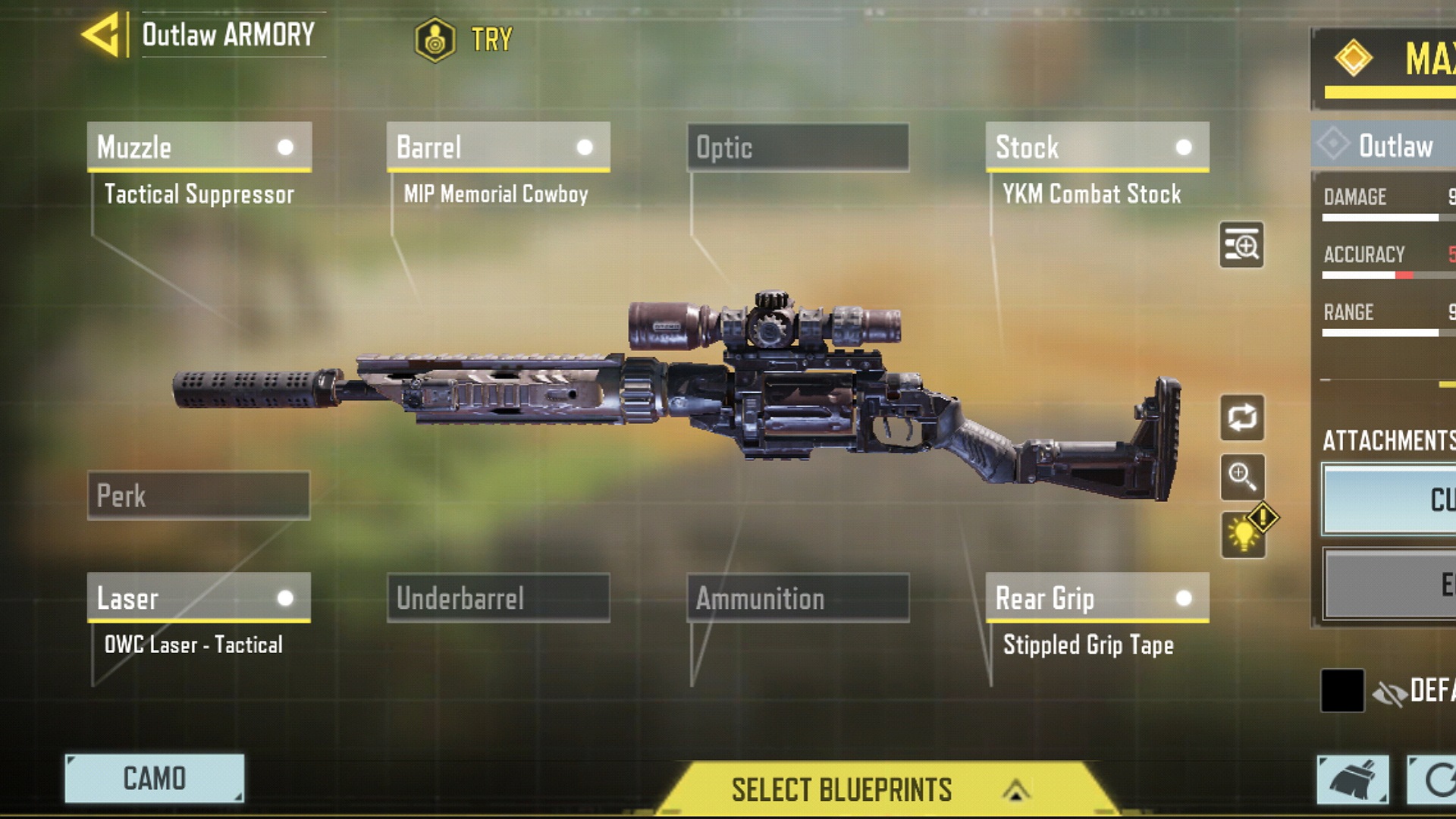Screen dimensions: 1456x819
Task: Open the Stock attachment slot
Action: (x=1097, y=147)
